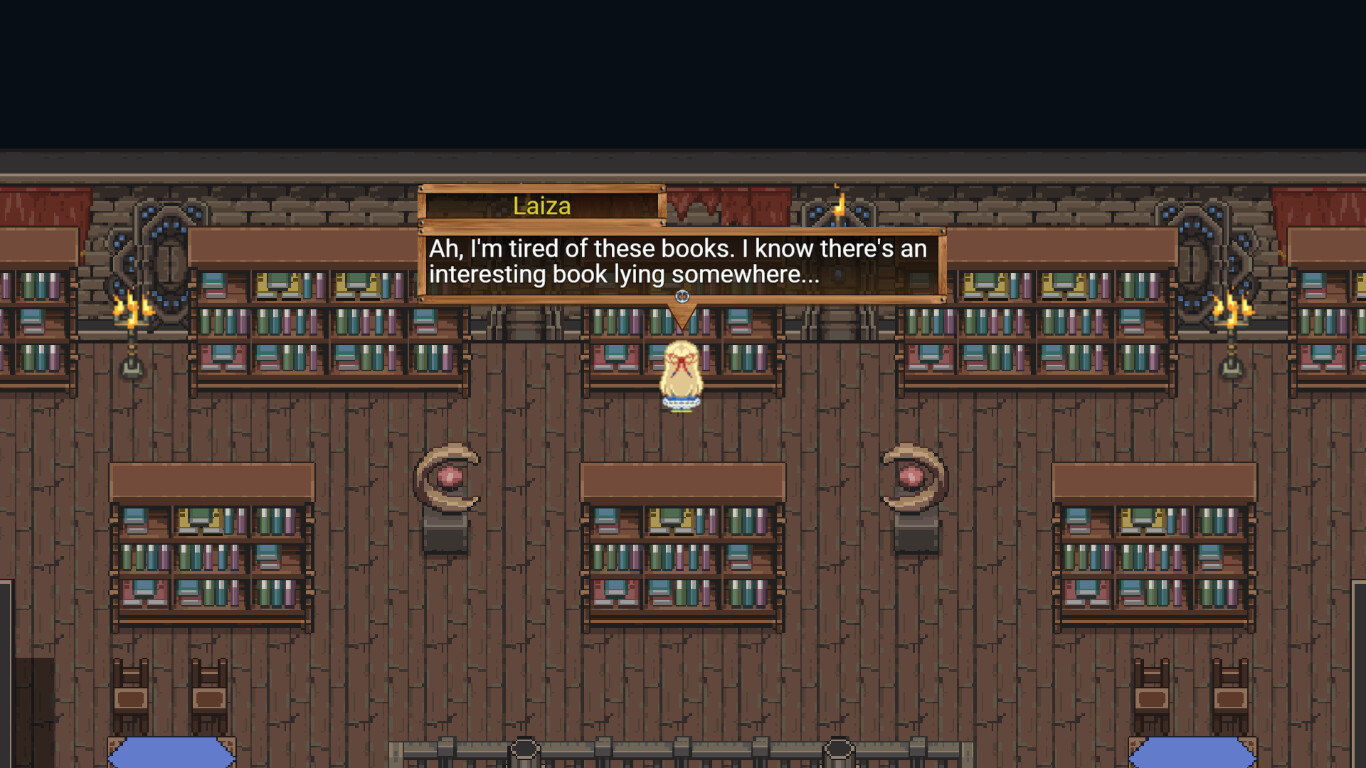Click the candle lamp below the left torch
Viewport: 1366px width, 768px height.
point(131,365)
